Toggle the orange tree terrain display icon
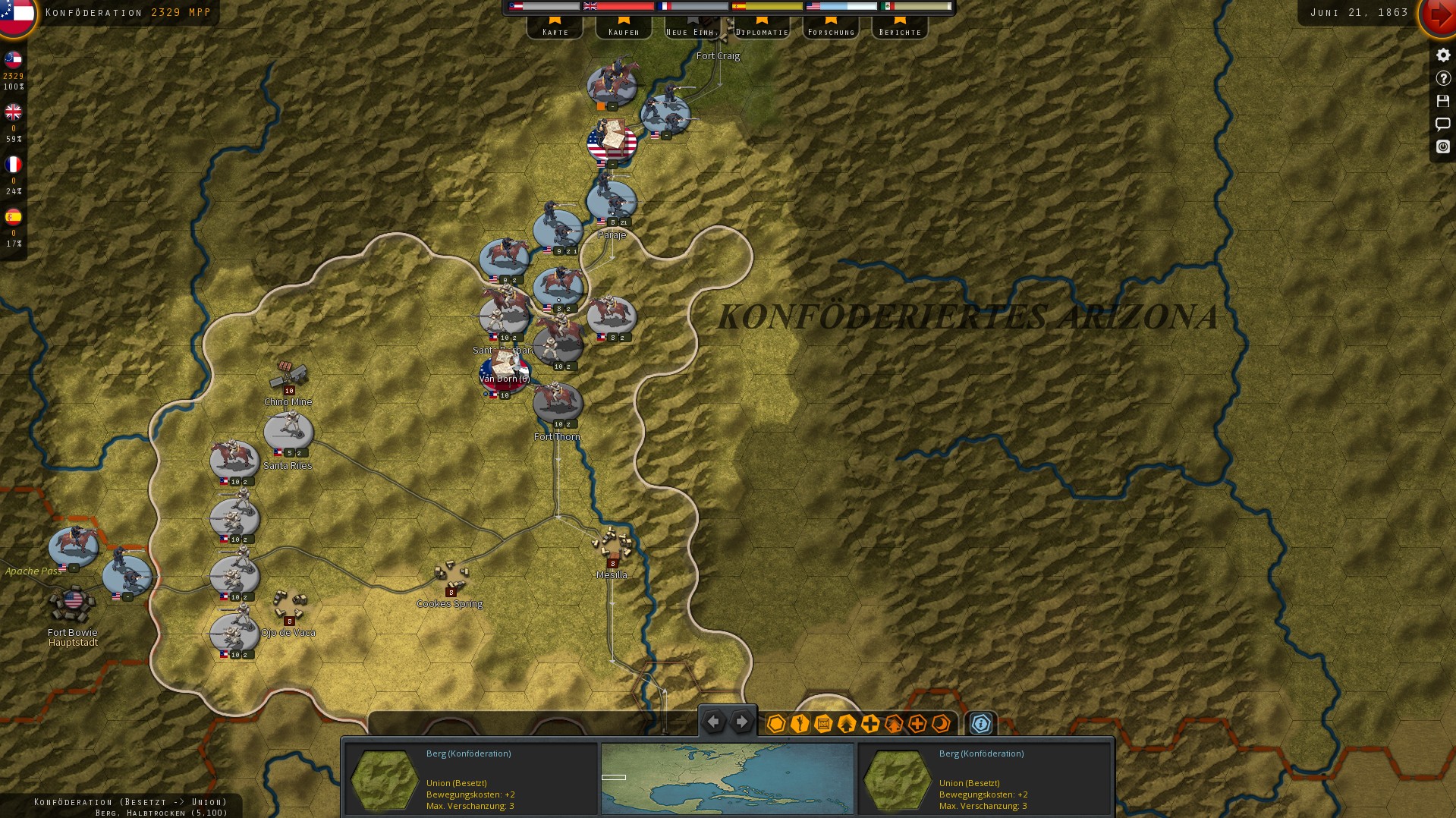Screen dimensions: 1456x818 pos(893,723)
